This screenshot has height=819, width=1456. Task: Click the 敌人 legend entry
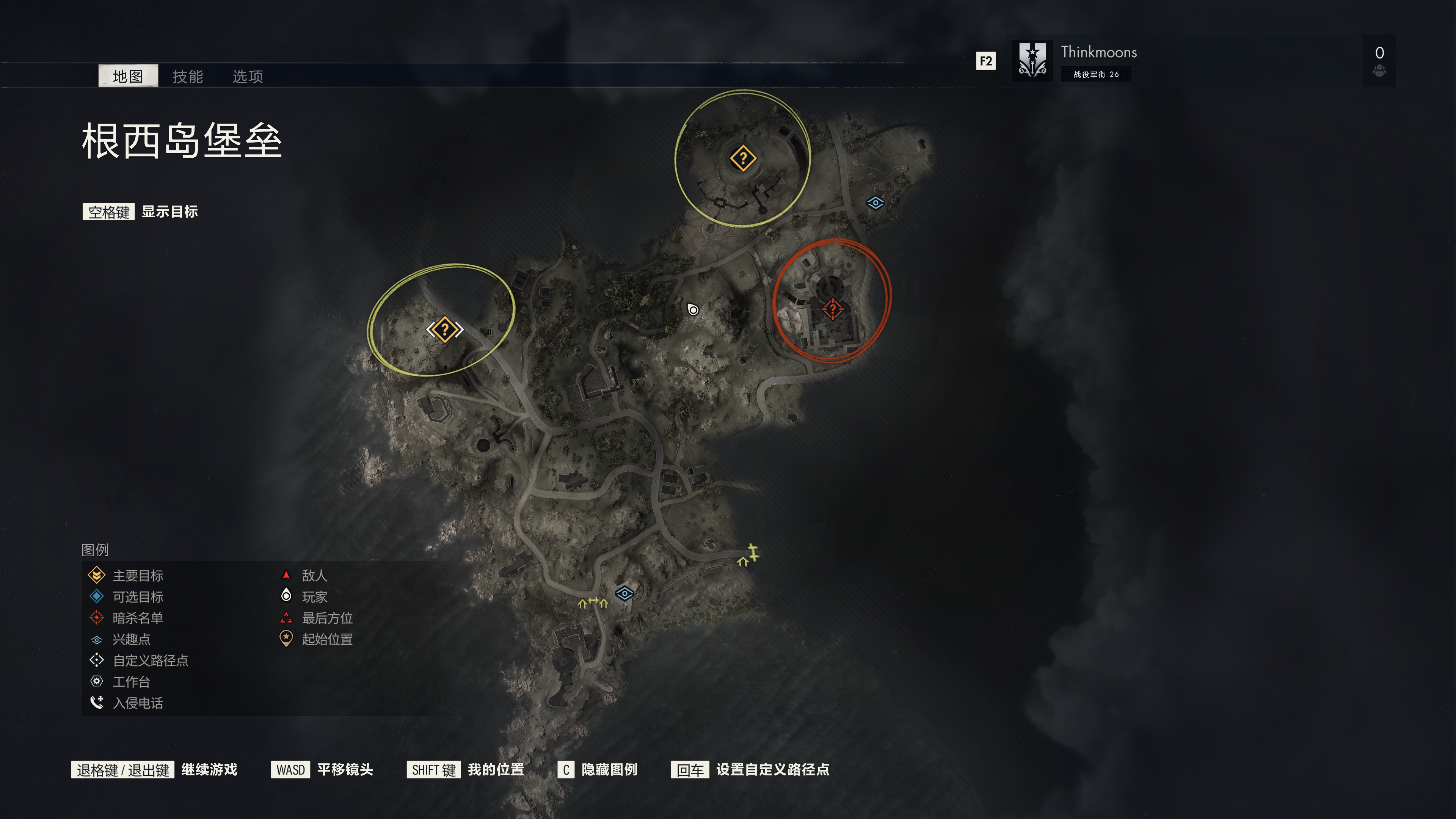pos(314,576)
